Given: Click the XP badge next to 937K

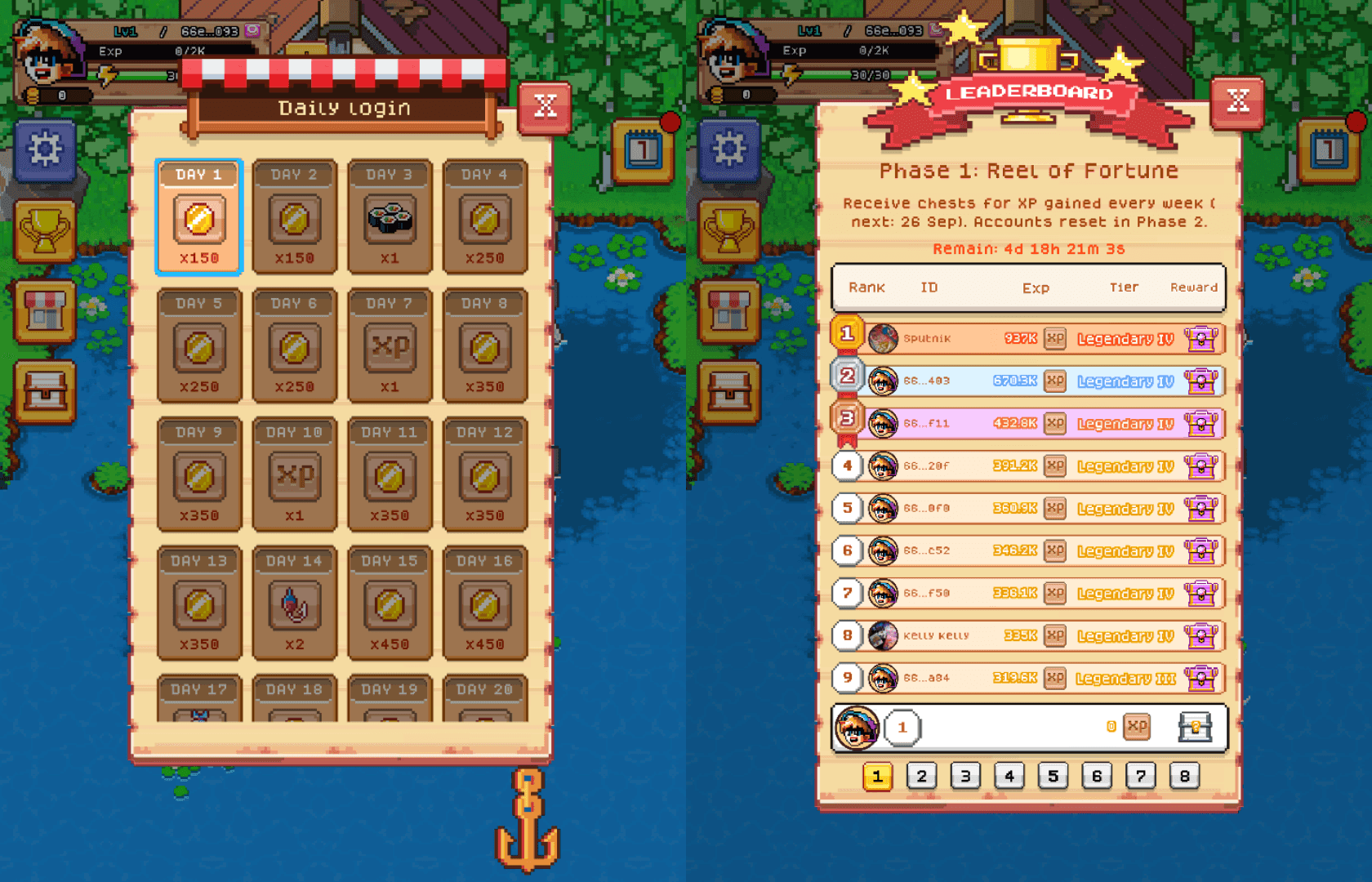Looking at the screenshot, I should tap(1053, 338).
